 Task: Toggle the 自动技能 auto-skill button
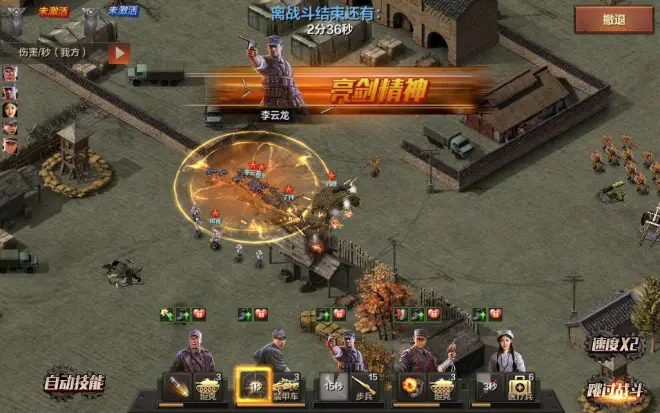[71, 383]
